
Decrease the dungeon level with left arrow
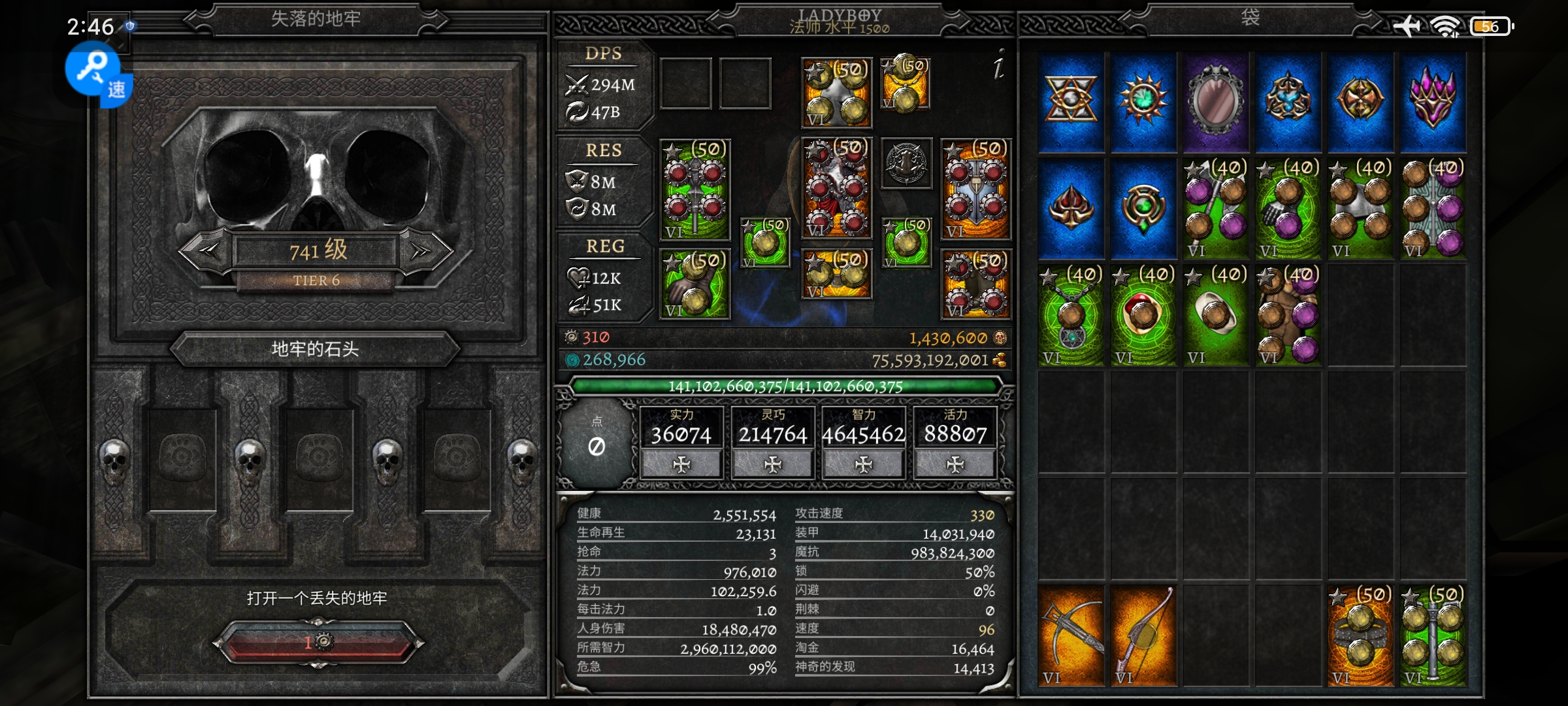point(208,250)
